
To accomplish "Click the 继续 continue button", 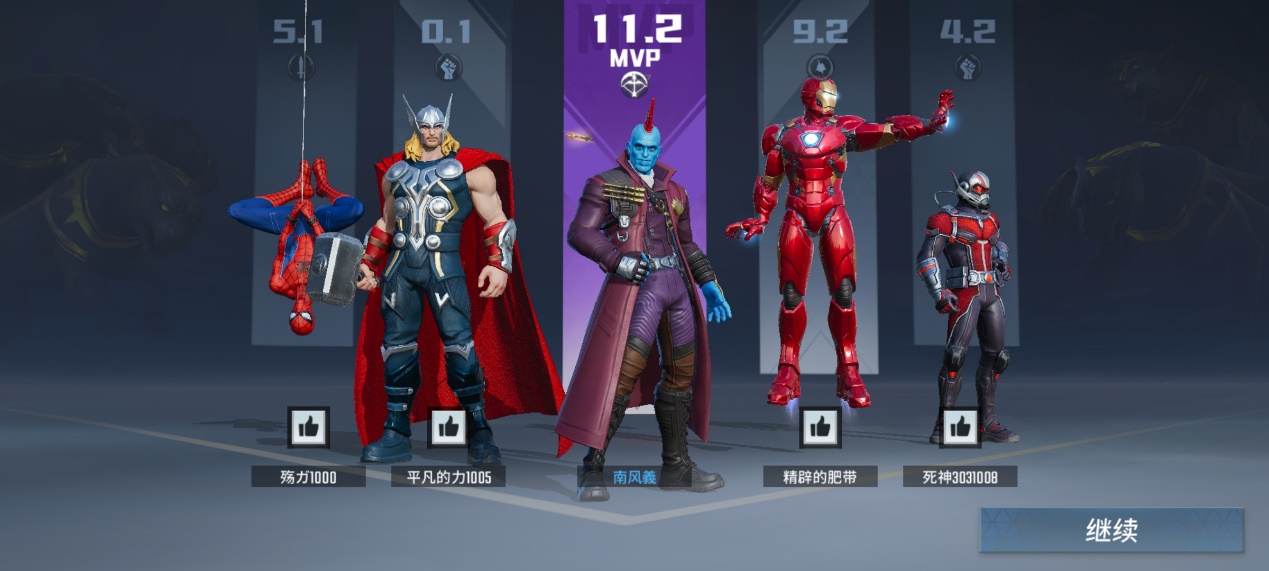I will point(1111,530).
